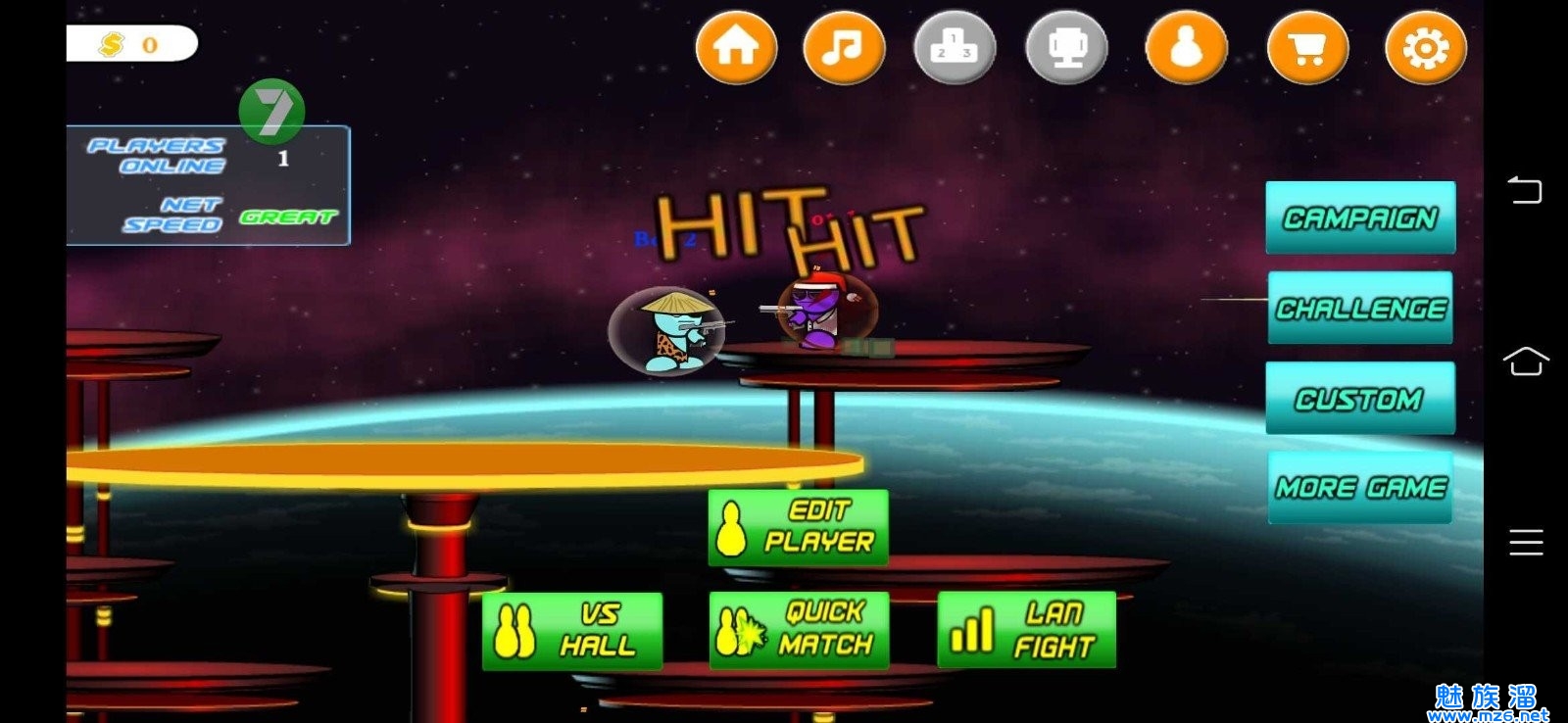Choose the Custom game option
Viewport: 1568px width, 723px height.
coord(1360,398)
